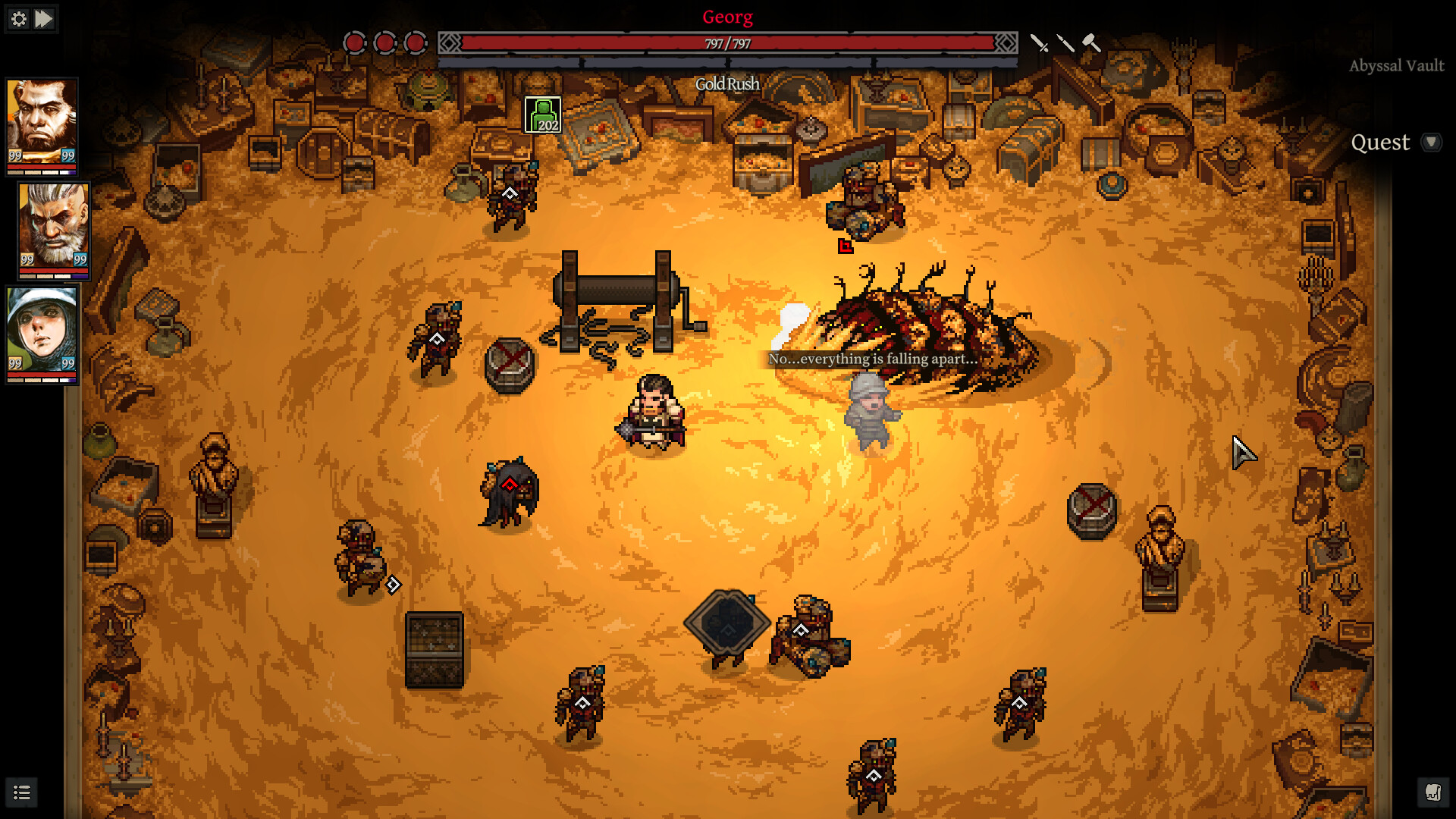The height and width of the screenshot is (819, 1456).
Task: Open the list menu icon
Action: click(22, 793)
